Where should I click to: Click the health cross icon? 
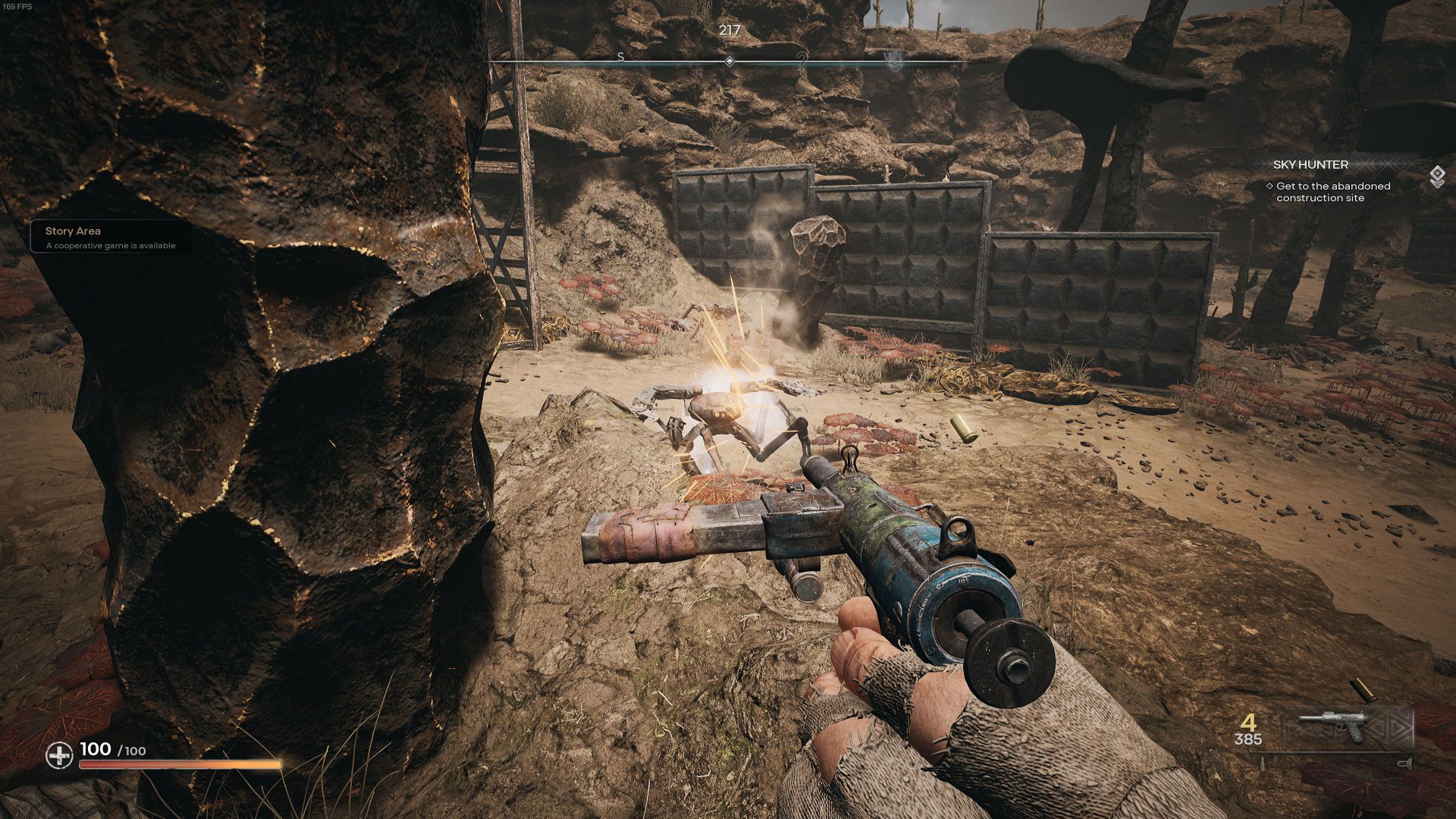tap(59, 755)
